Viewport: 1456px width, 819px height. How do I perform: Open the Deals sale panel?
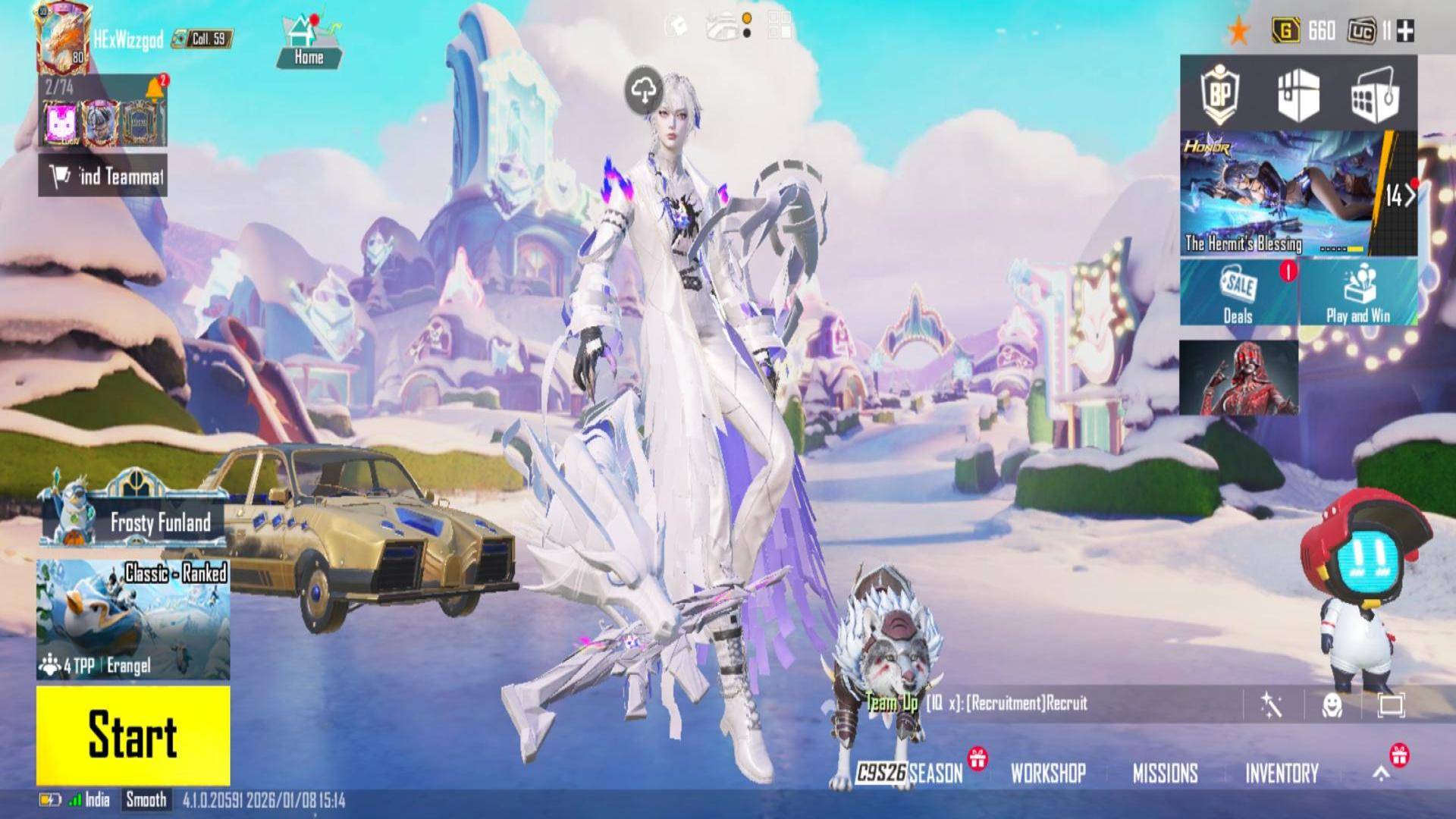(x=1238, y=293)
